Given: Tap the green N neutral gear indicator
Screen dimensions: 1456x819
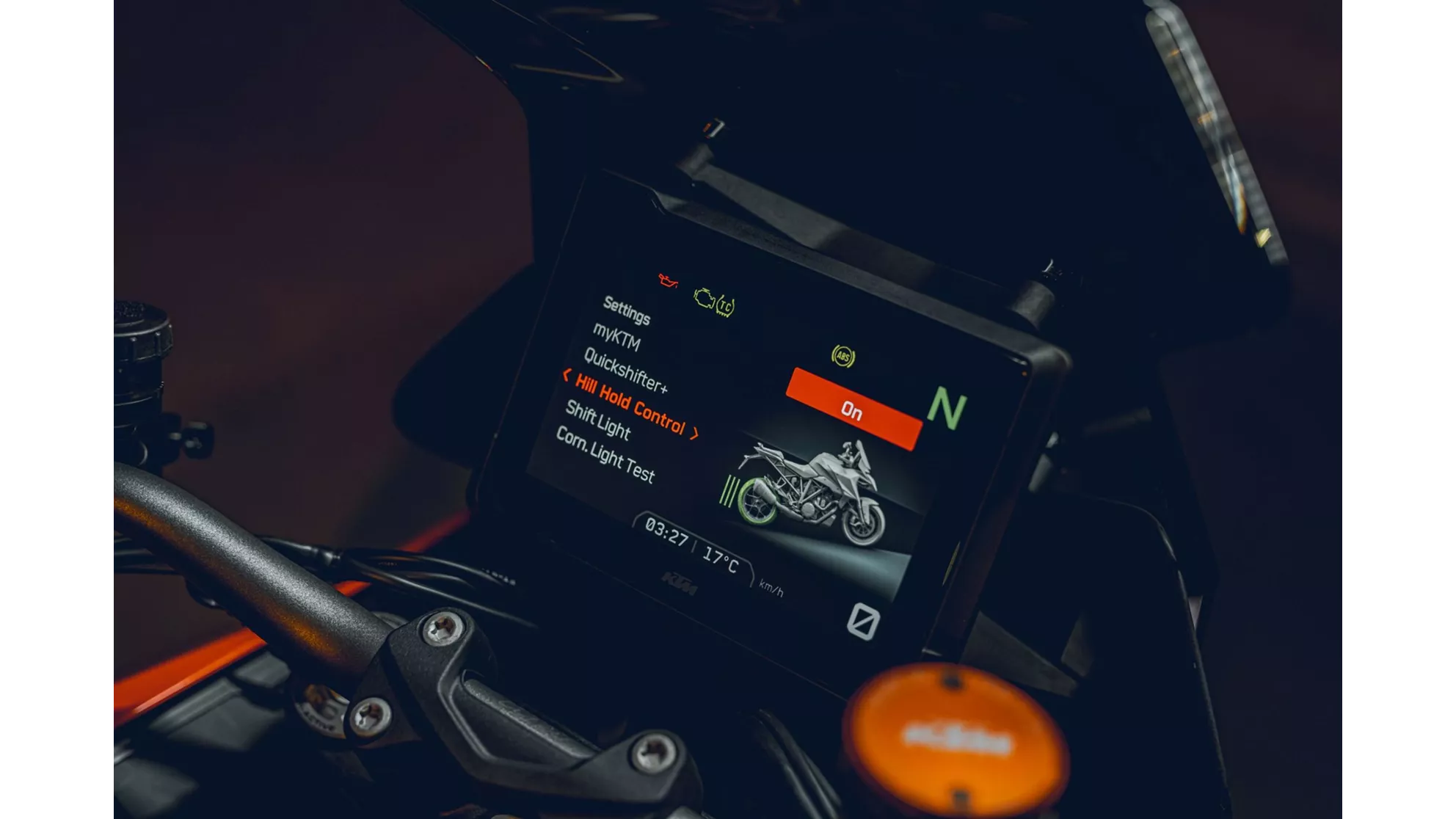Looking at the screenshot, I should [947, 404].
